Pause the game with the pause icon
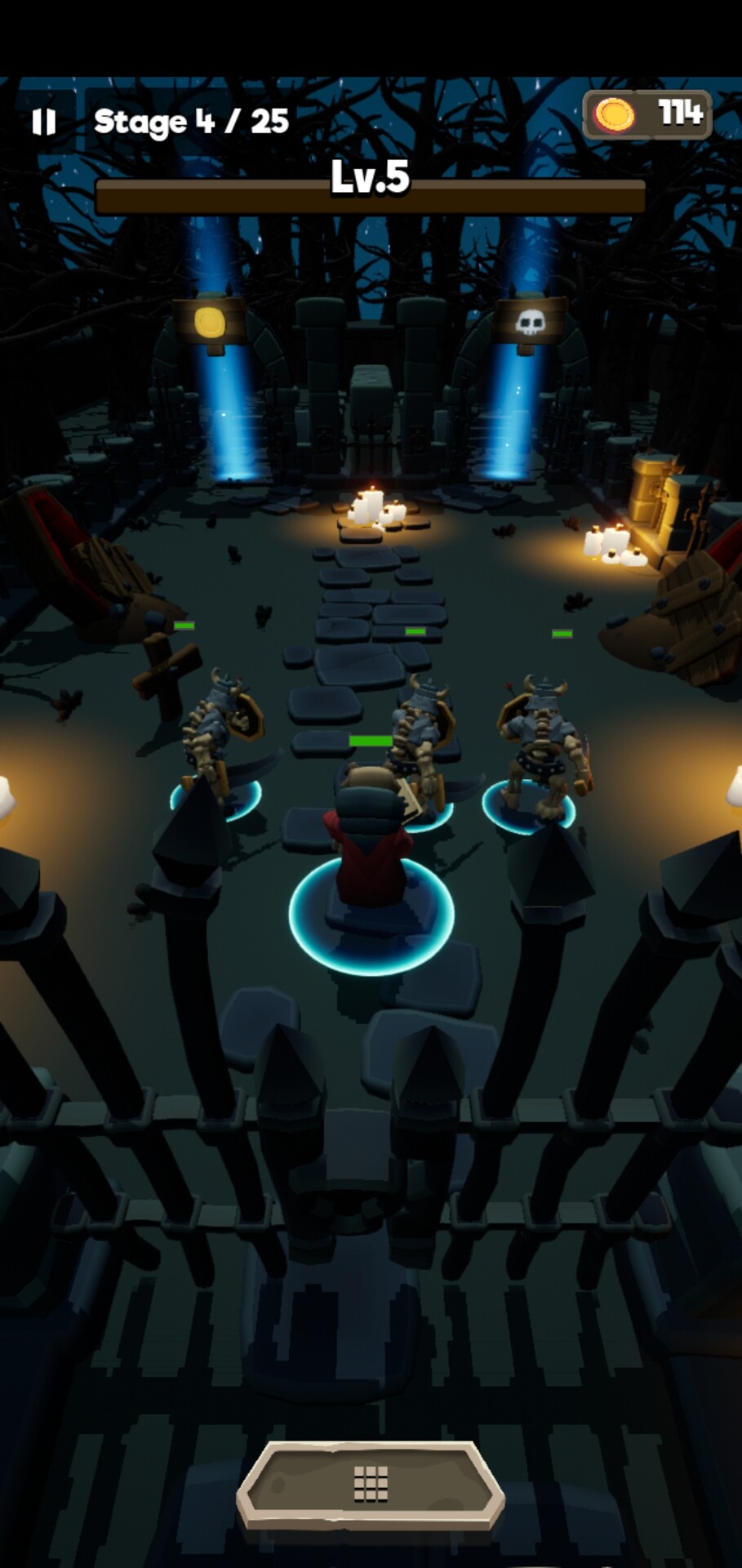This screenshot has width=742, height=1568. [43, 122]
